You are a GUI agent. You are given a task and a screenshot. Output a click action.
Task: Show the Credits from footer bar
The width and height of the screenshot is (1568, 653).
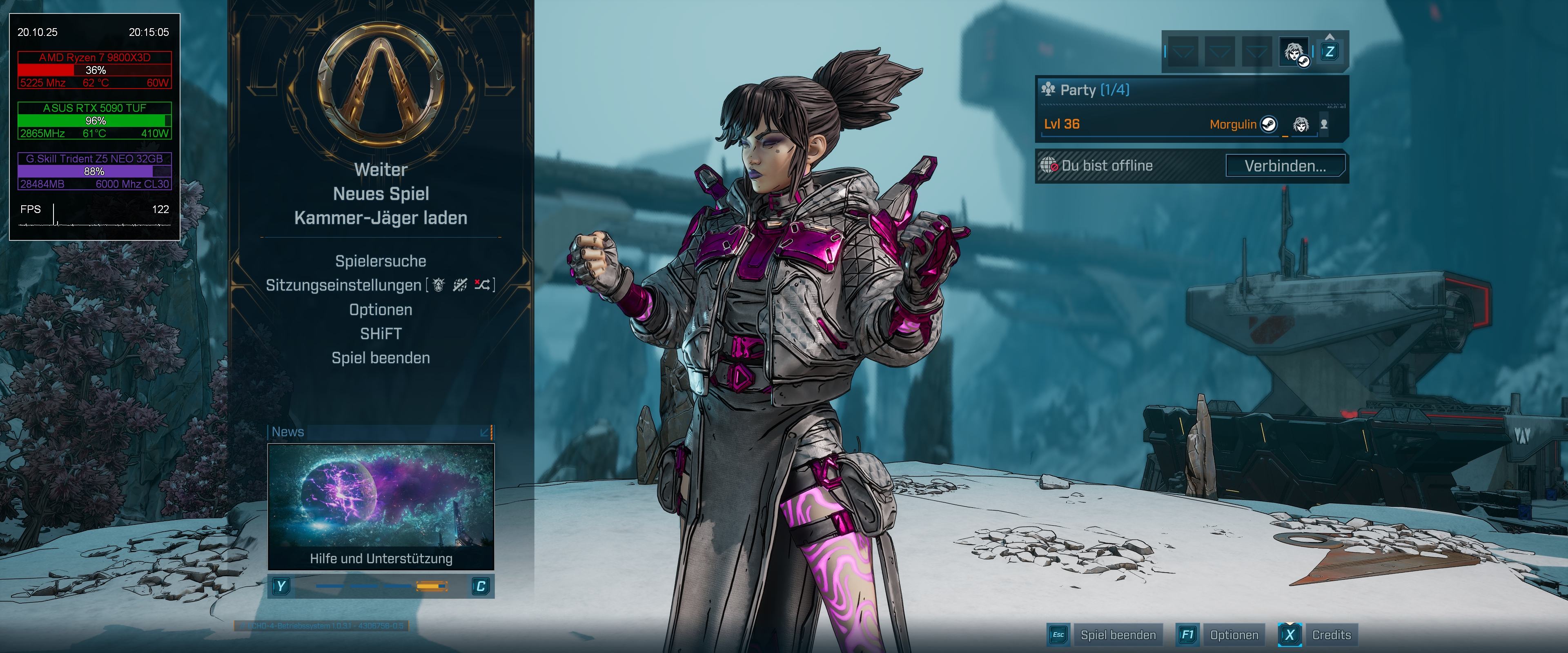tap(1331, 635)
